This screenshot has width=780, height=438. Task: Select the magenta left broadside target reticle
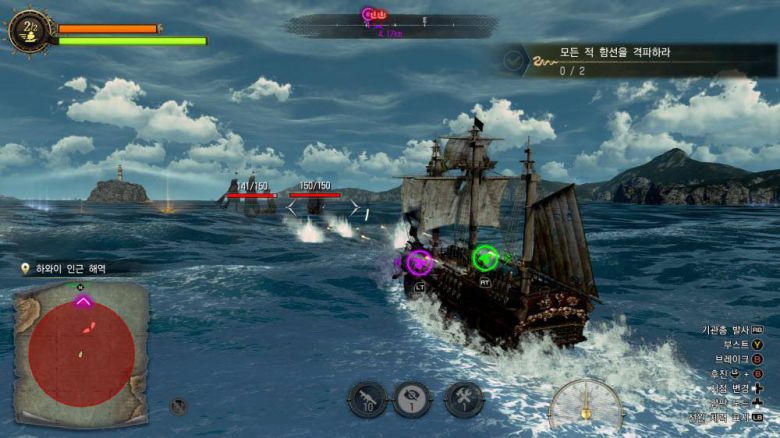click(419, 263)
